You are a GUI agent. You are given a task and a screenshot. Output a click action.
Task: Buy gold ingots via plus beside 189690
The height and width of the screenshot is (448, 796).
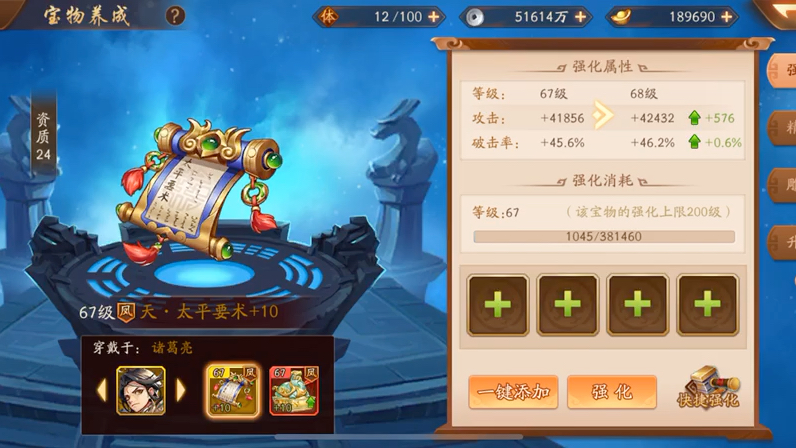[x=727, y=17]
